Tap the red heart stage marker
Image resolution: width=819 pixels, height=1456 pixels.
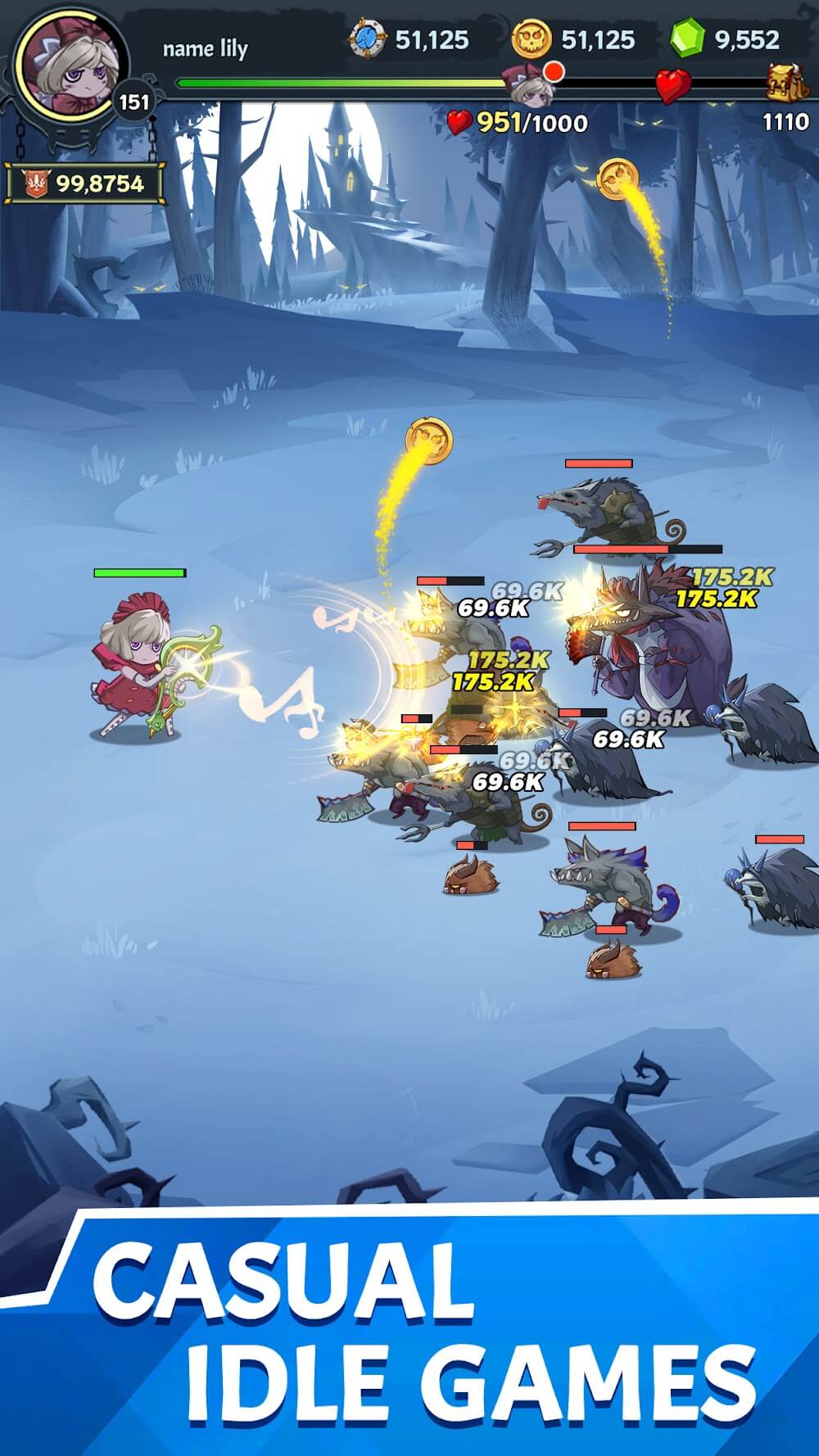672,85
